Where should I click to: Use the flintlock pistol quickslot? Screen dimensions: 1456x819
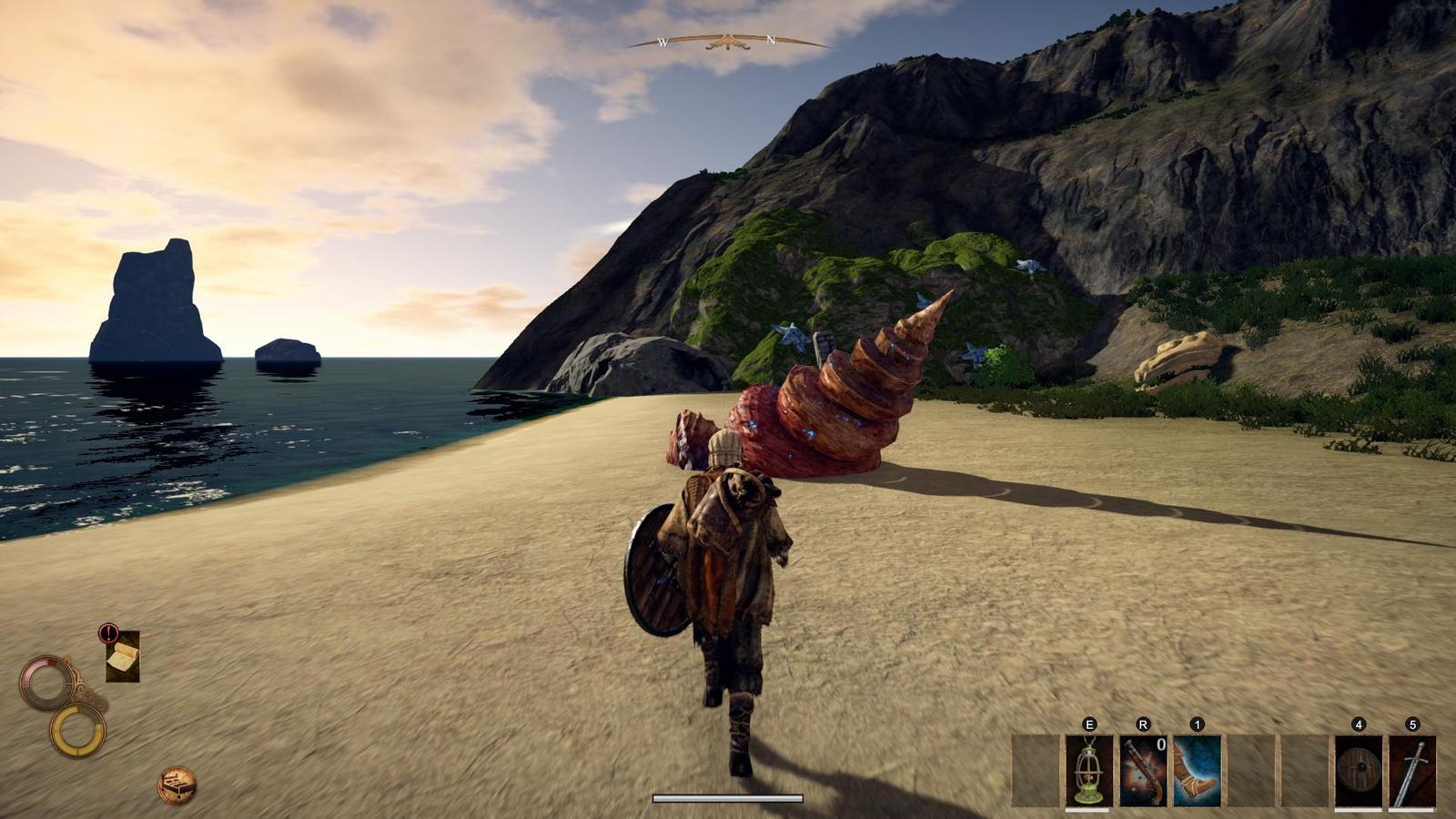1143,771
